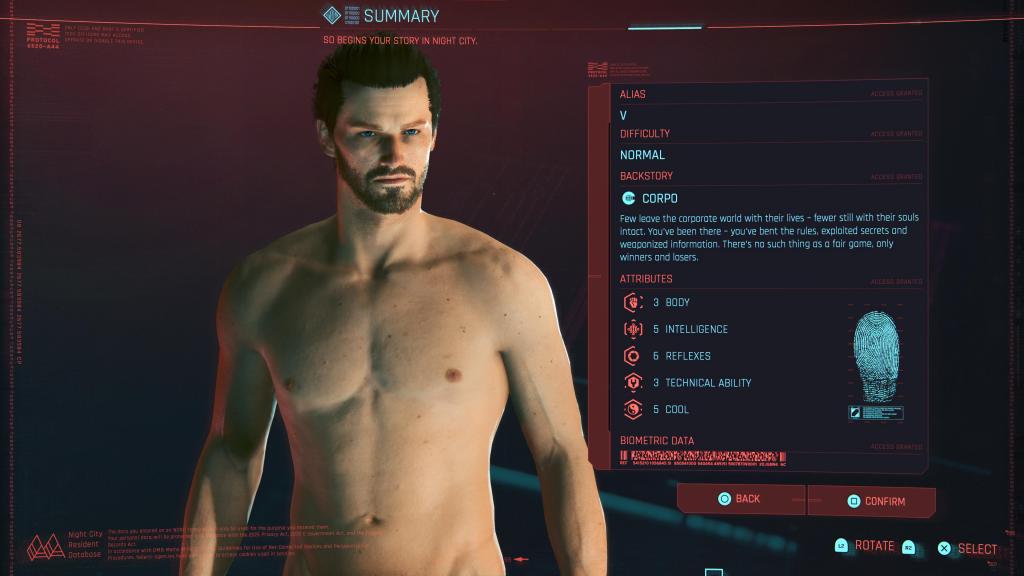Screen dimensions: 1024x576
Task: Confirm the character summary
Action: (872, 501)
